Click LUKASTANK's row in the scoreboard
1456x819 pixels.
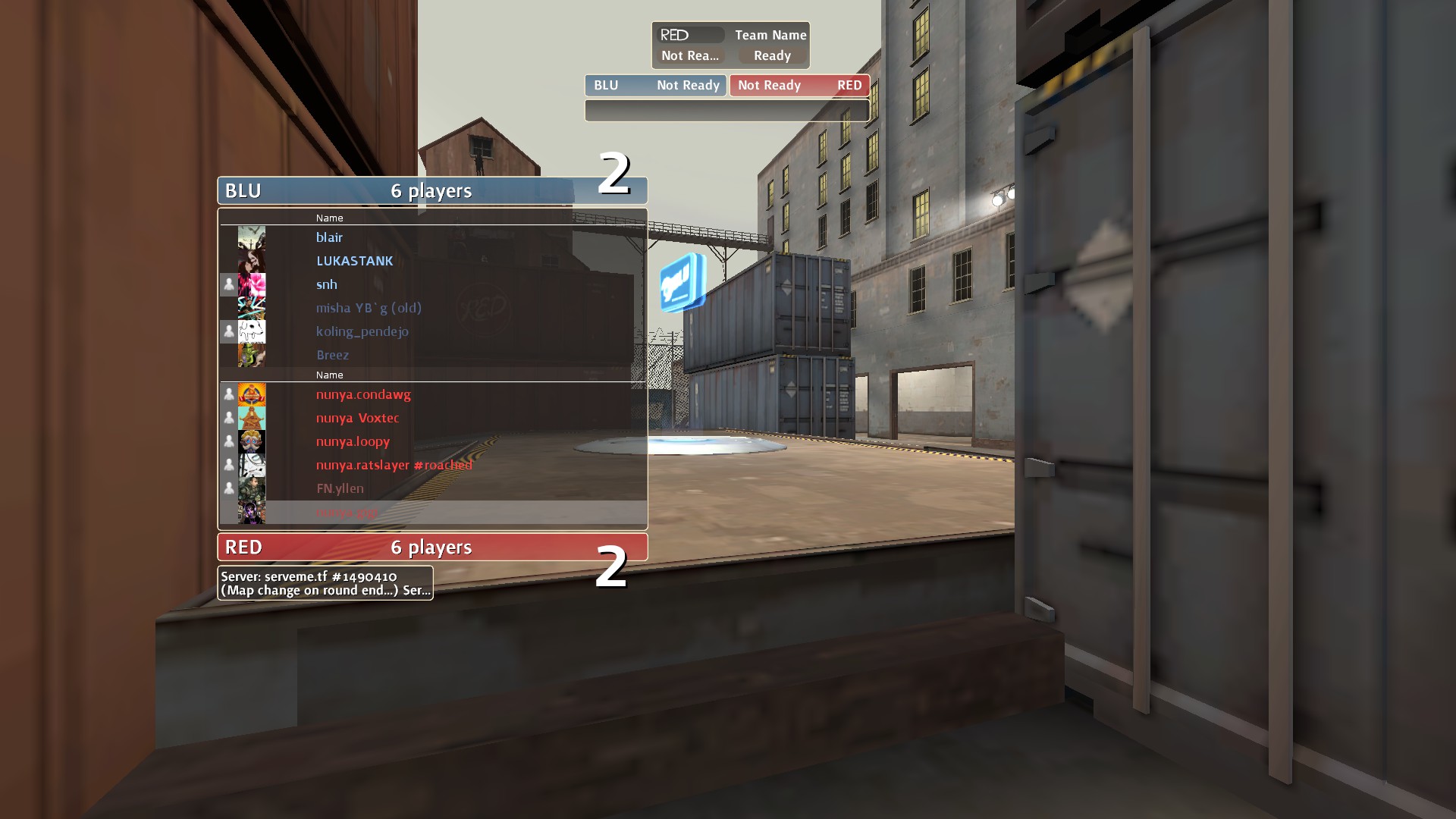click(x=354, y=261)
